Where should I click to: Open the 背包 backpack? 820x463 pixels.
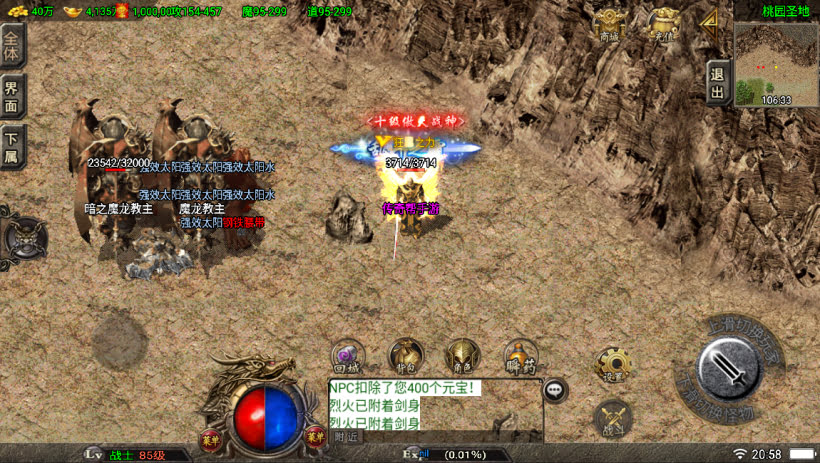coord(405,356)
